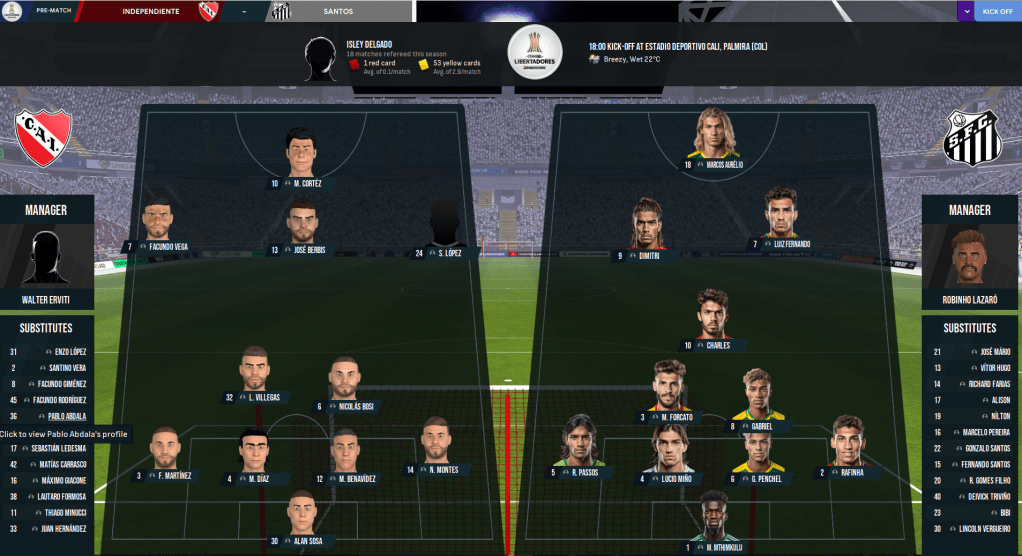Open Independiente manager Walter Erviti's profile
1022x556 pixels.
[47, 300]
